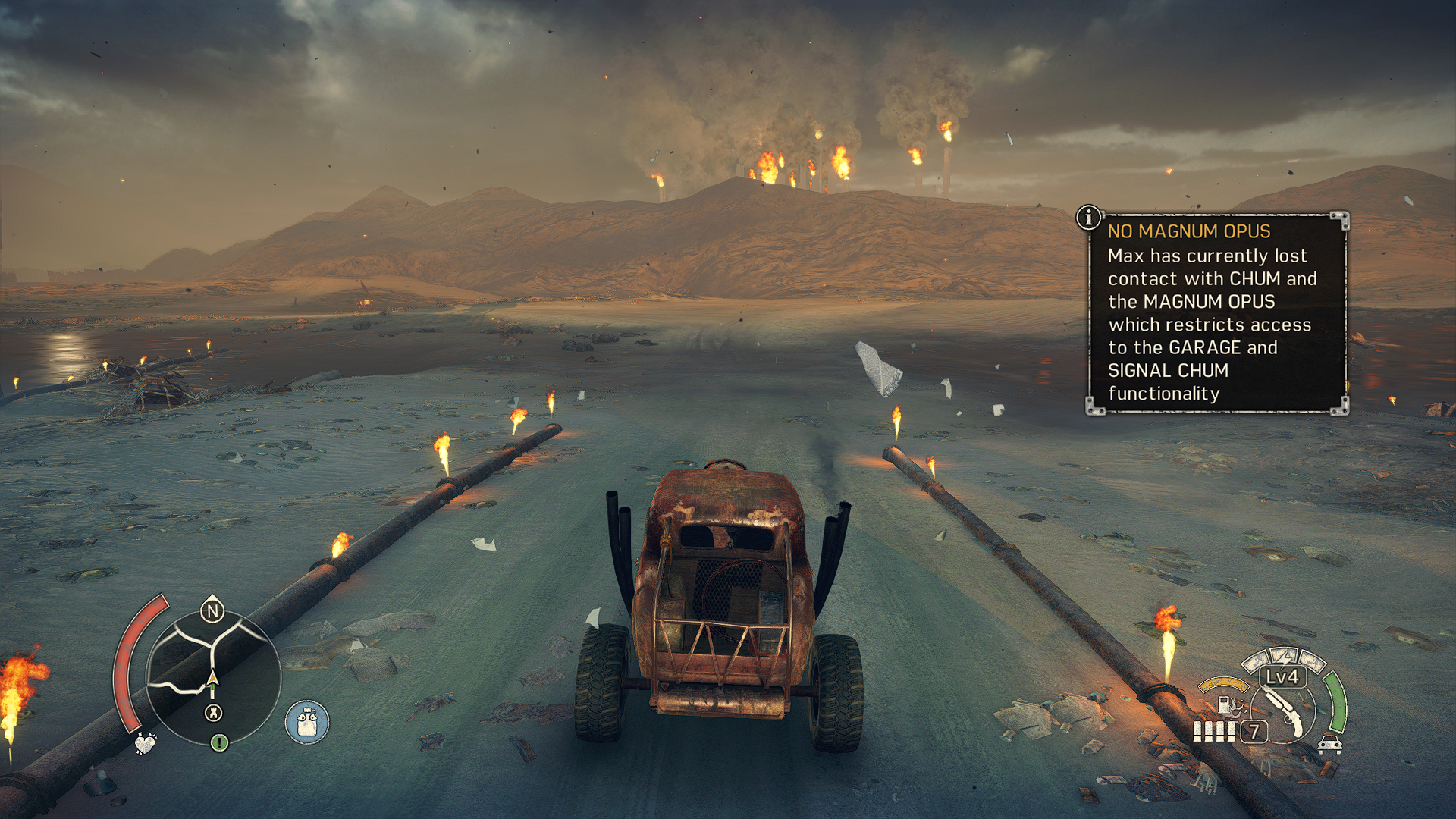Click the NO MAGNUM OPUS notification panel
This screenshot has height=819, width=1456.
click(x=1217, y=313)
